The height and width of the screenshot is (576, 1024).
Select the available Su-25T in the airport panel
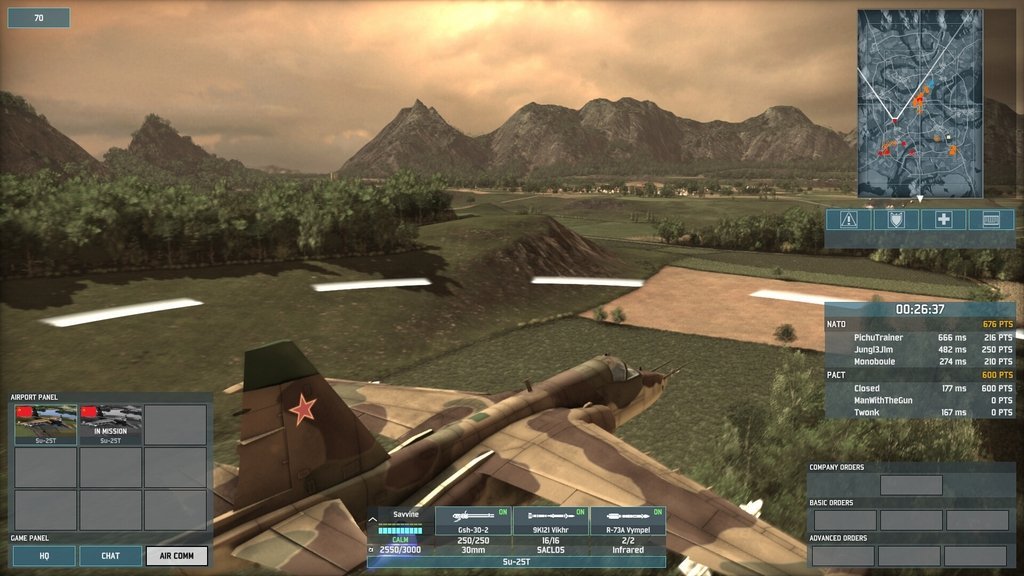click(45, 424)
